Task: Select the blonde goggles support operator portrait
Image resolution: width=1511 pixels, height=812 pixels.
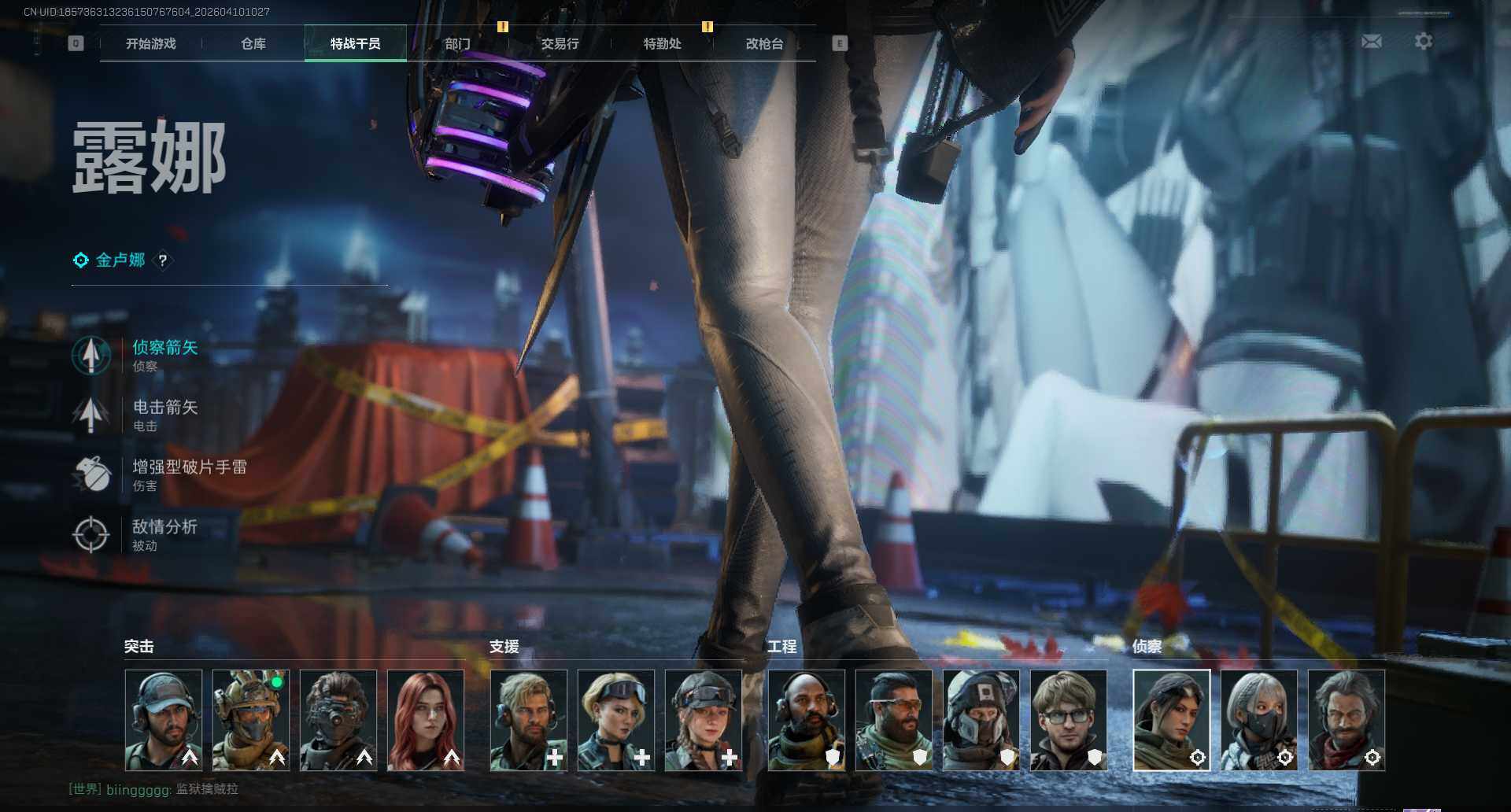Action: pos(616,719)
